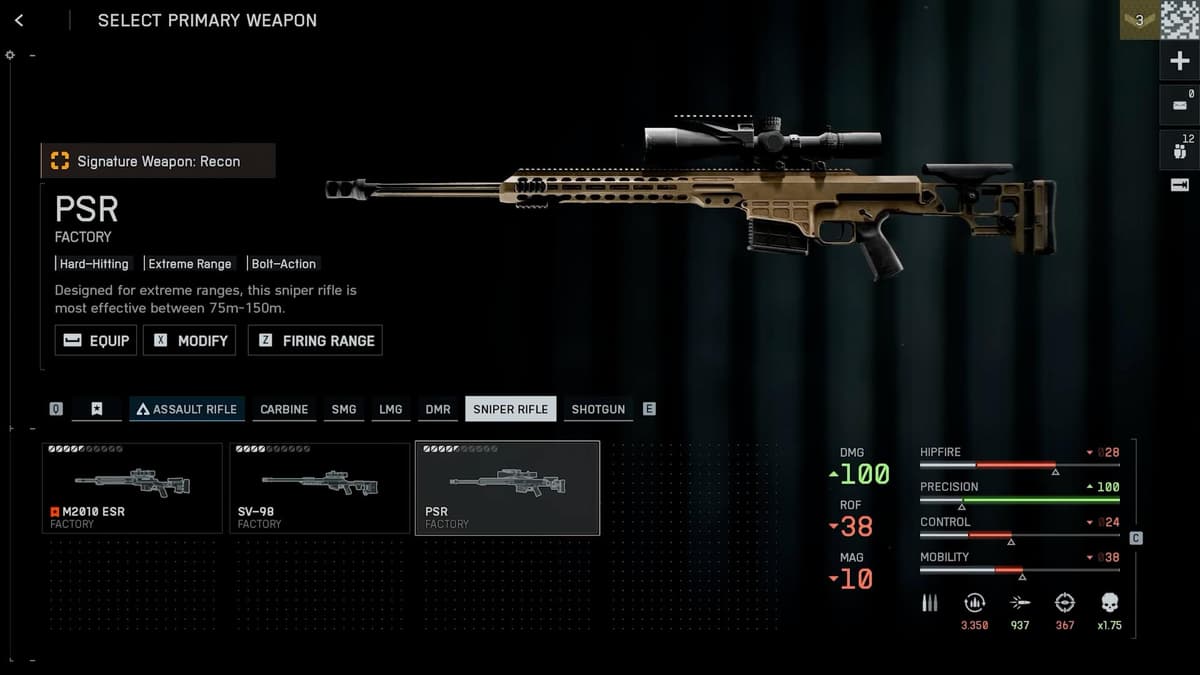Image resolution: width=1200 pixels, height=675 pixels.
Task: Open the Modify weapon screen
Action: (190, 340)
